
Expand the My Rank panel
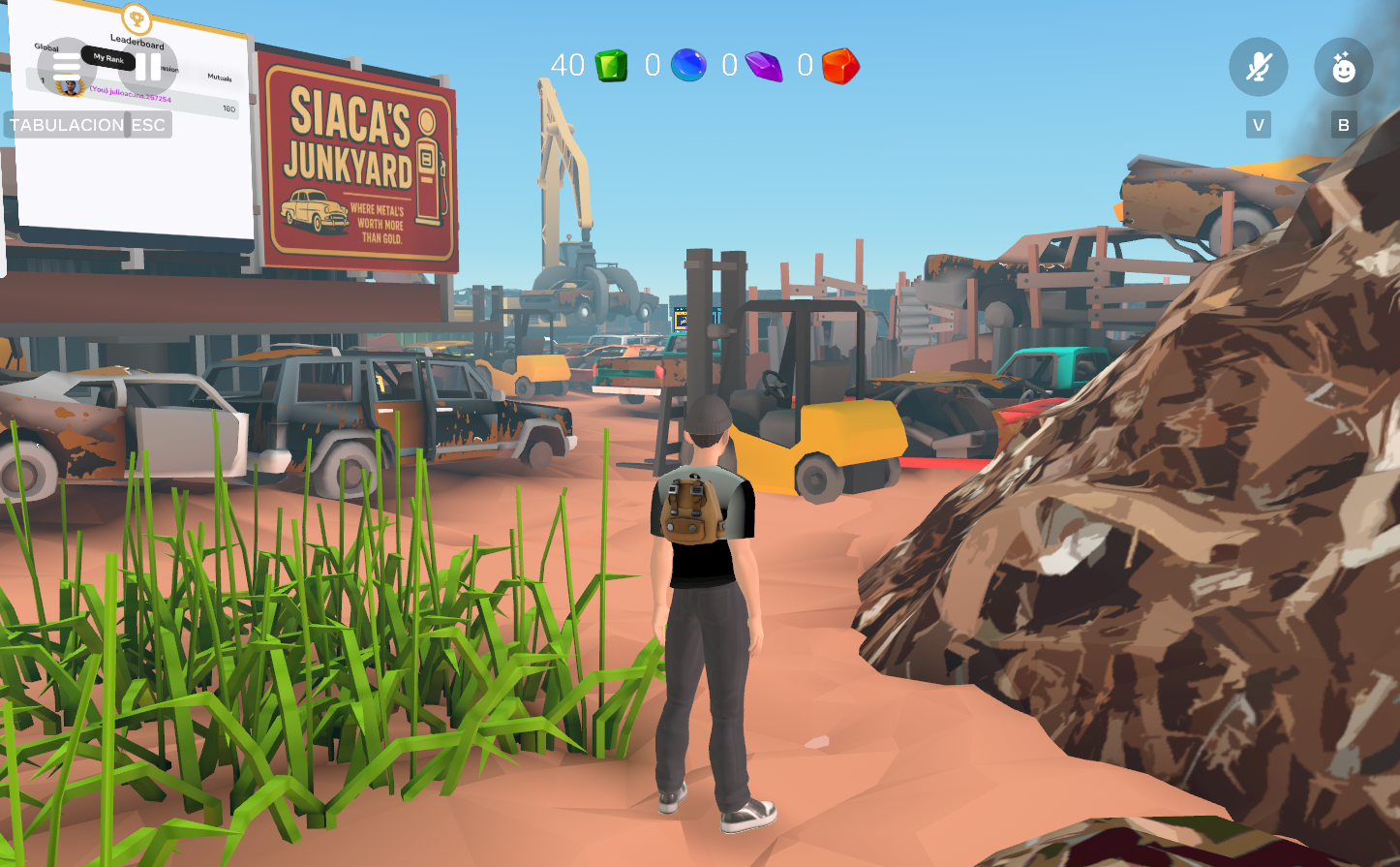[108, 59]
